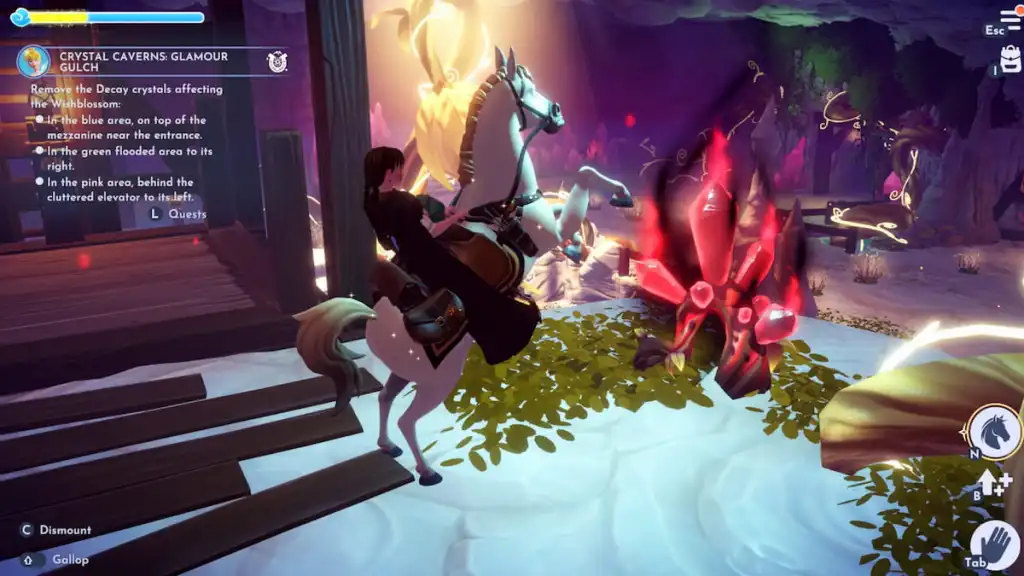The width and height of the screenshot is (1024, 576).
Task: Click the quest giver portrait icon
Action: pos(33,62)
